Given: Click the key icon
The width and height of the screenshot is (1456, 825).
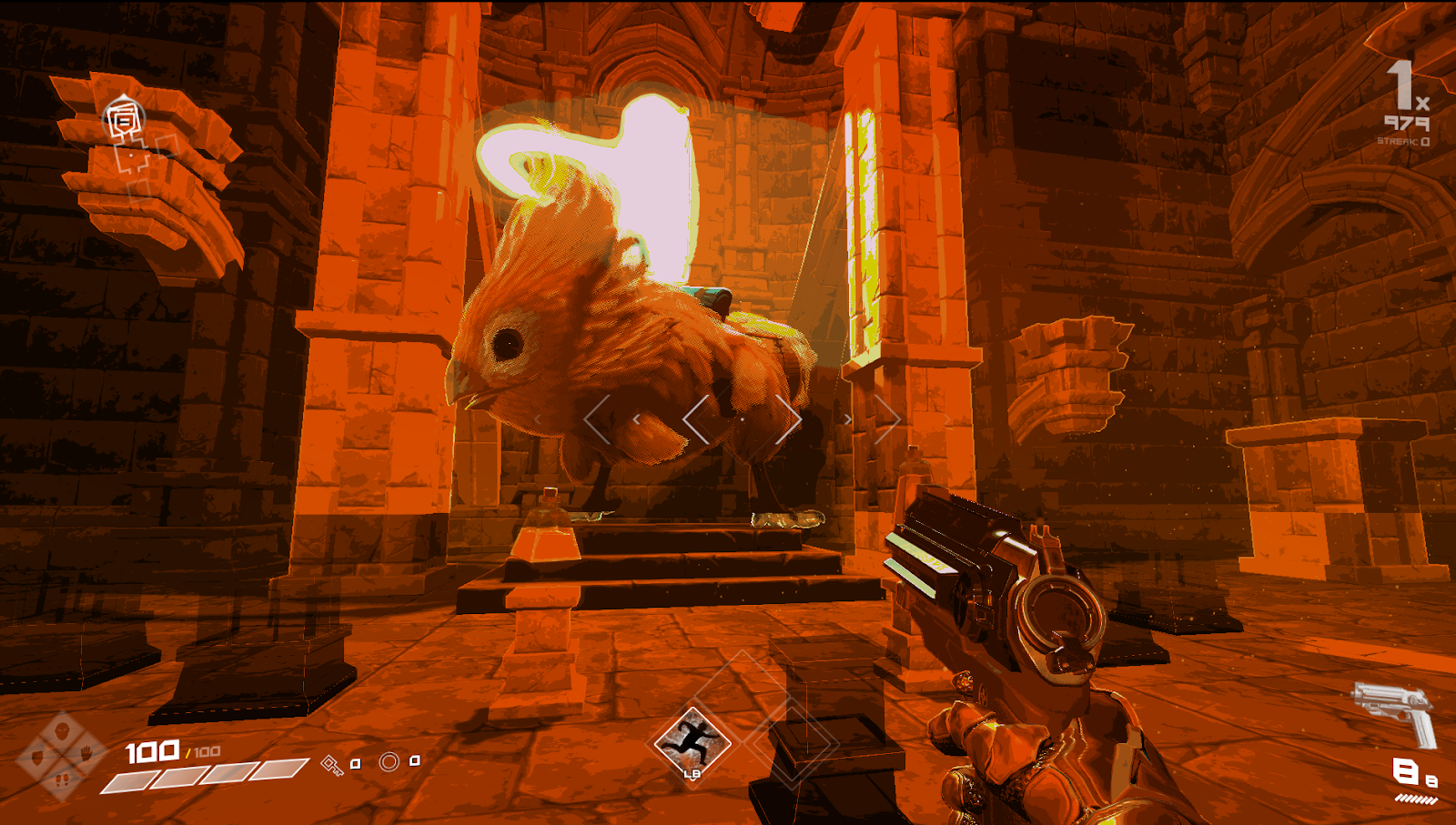Looking at the screenshot, I should pos(331,765).
